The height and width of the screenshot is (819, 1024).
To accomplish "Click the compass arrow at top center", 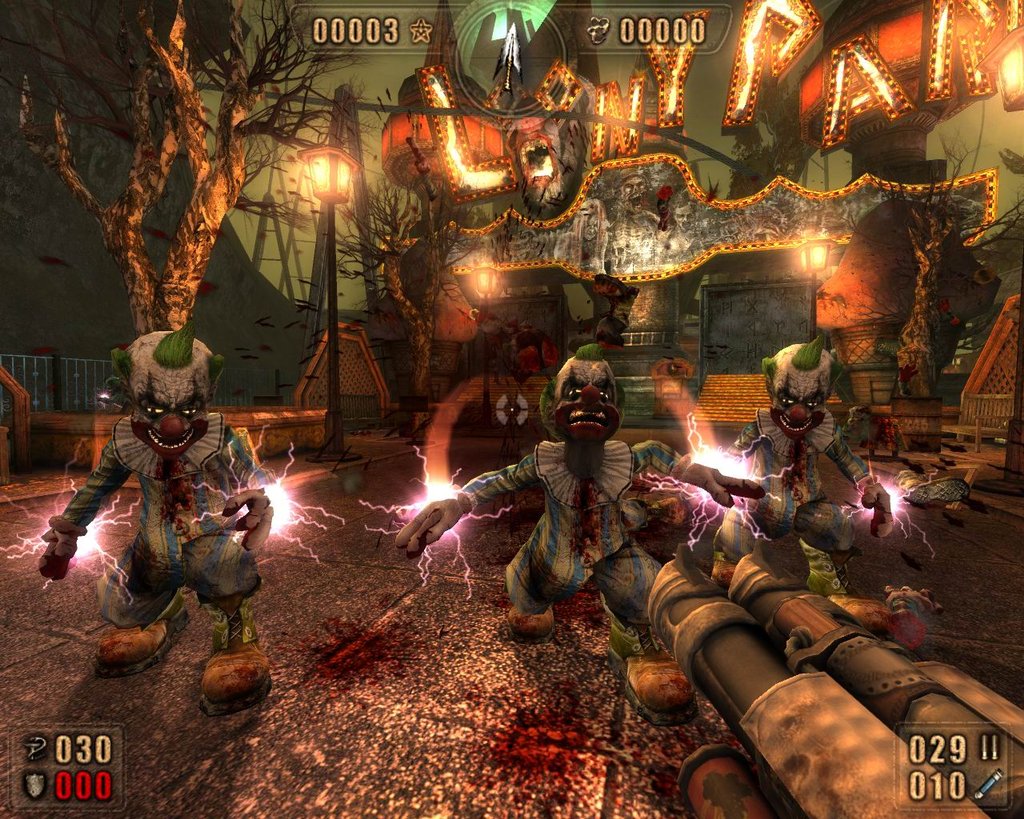I will click(511, 55).
